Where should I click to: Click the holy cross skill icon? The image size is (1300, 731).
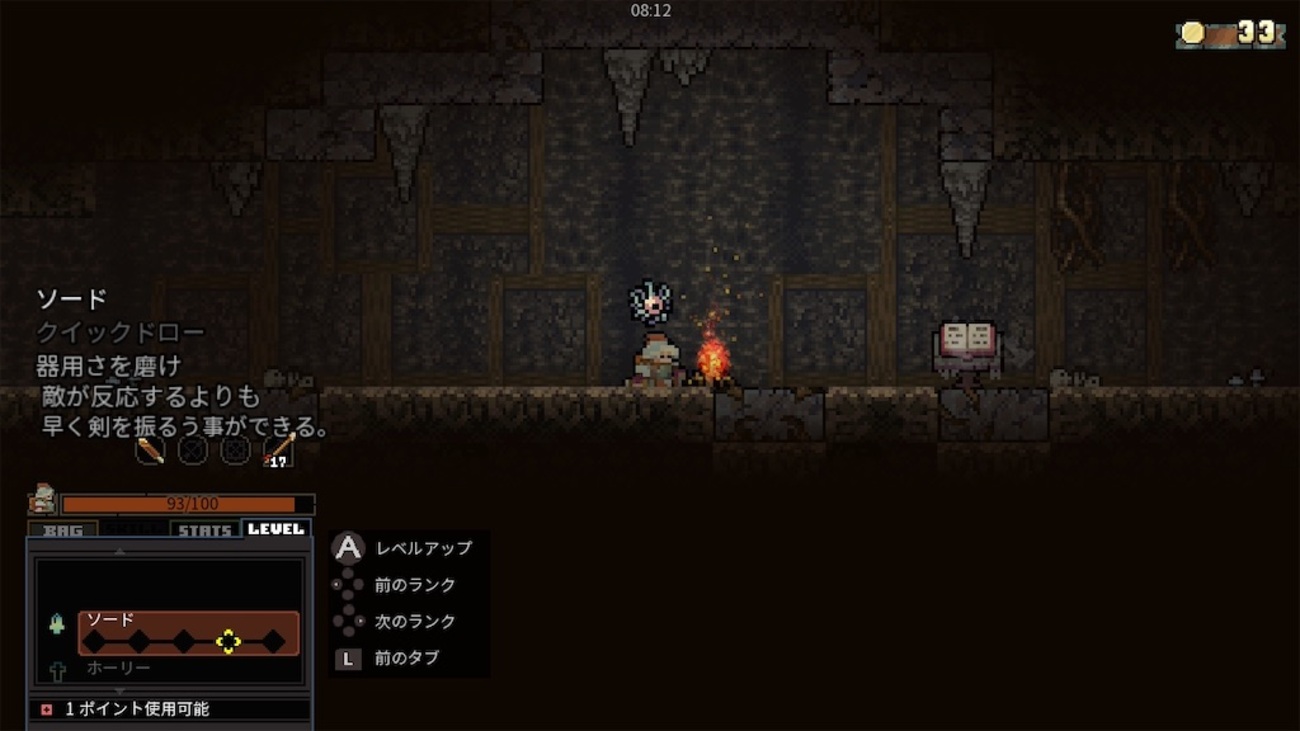click(x=57, y=669)
